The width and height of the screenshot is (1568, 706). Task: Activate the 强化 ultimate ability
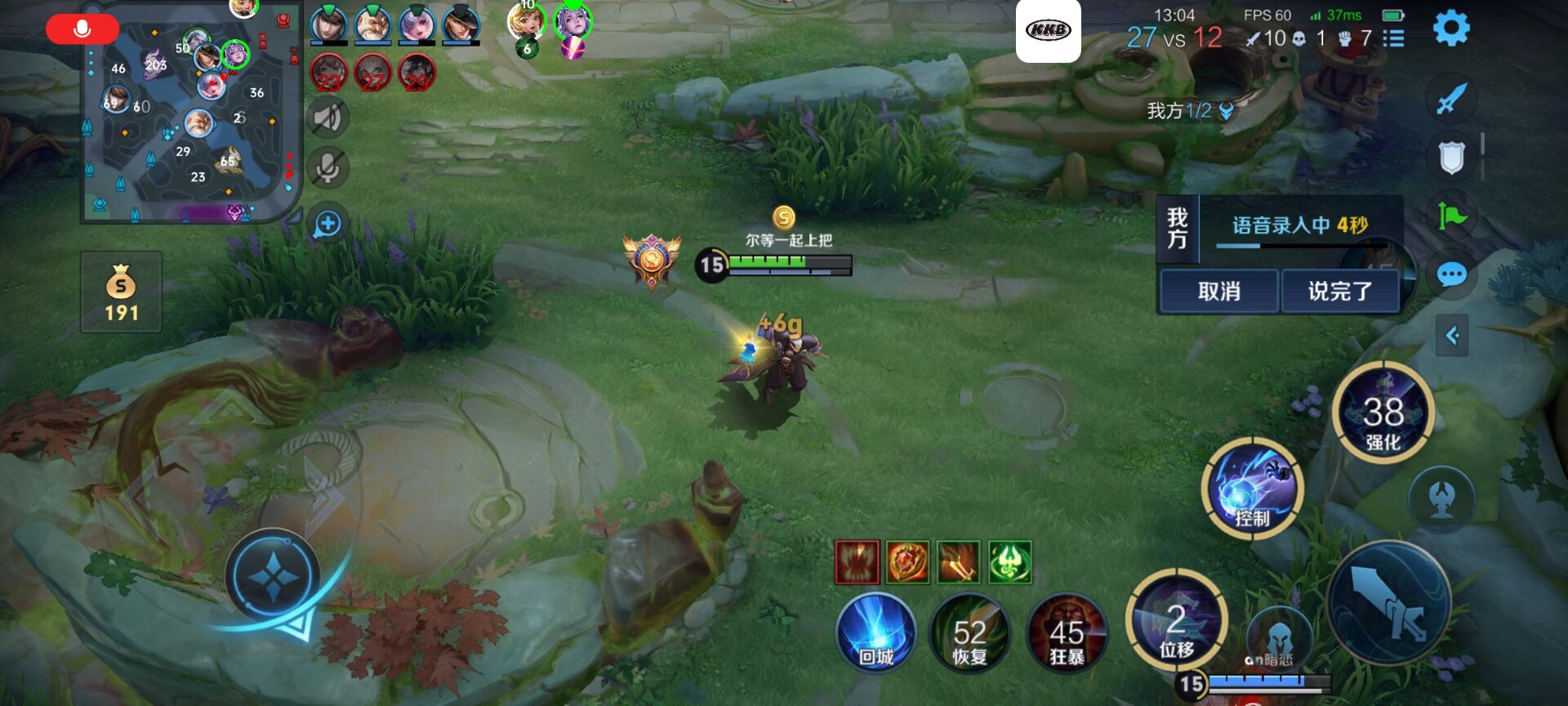click(x=1383, y=414)
